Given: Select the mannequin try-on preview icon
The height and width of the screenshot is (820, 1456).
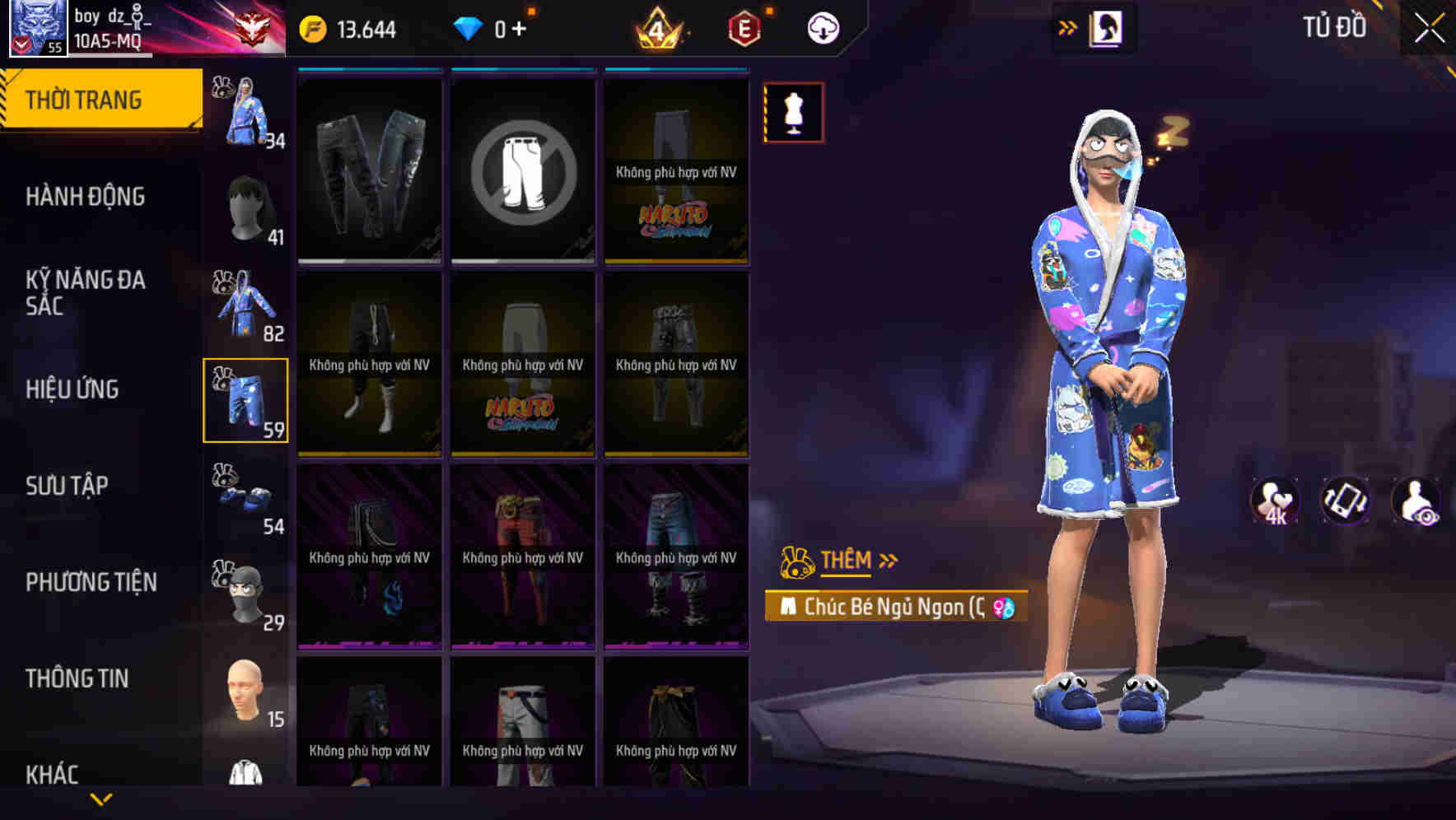Looking at the screenshot, I should point(793,112).
